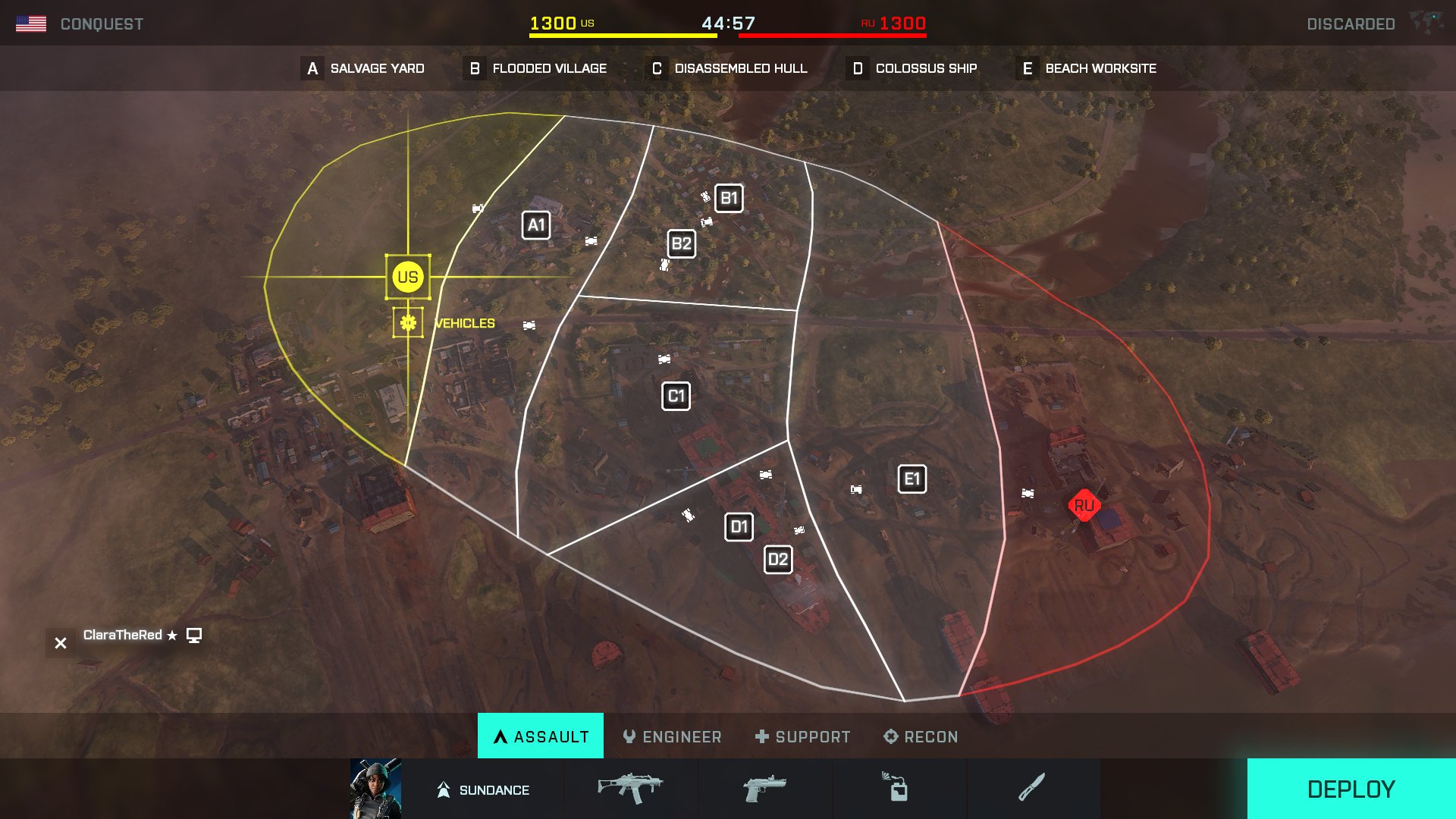
Task: Choose the gadget equipment slot
Action: (x=899, y=789)
